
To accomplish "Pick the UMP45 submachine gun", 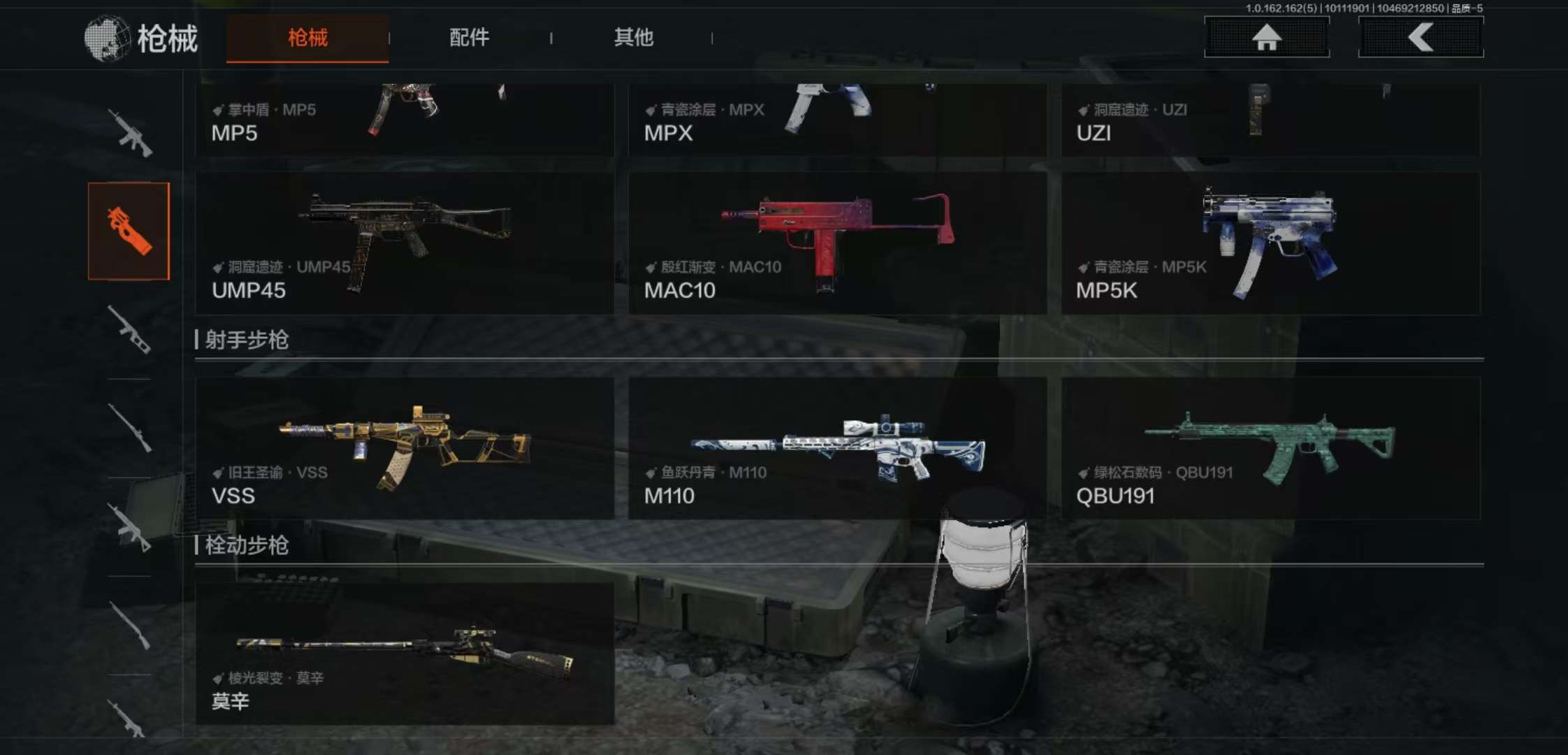I will 405,243.
